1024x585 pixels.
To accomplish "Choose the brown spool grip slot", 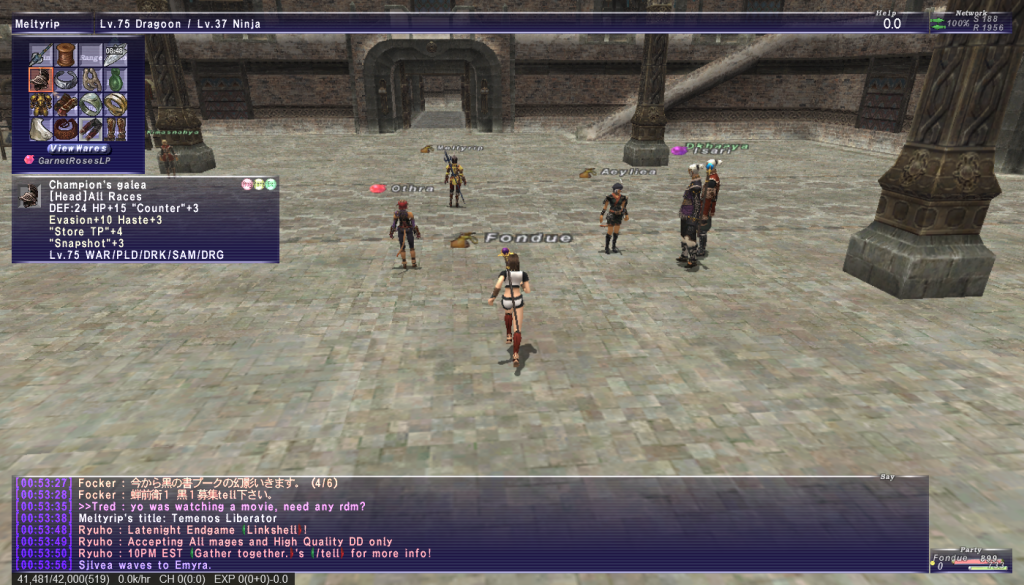I will point(65,54).
